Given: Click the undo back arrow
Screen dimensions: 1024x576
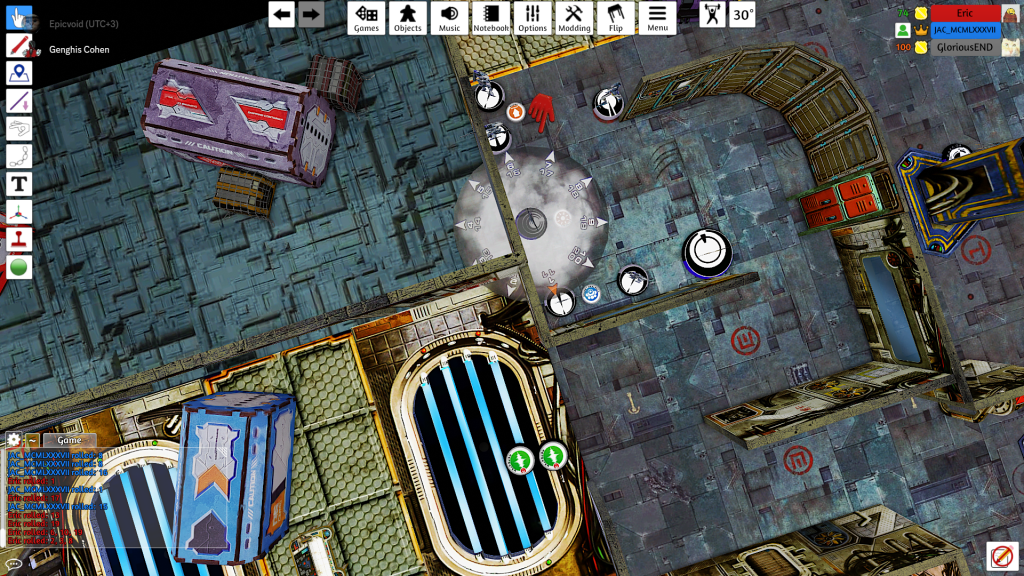Looking at the screenshot, I should (x=283, y=14).
